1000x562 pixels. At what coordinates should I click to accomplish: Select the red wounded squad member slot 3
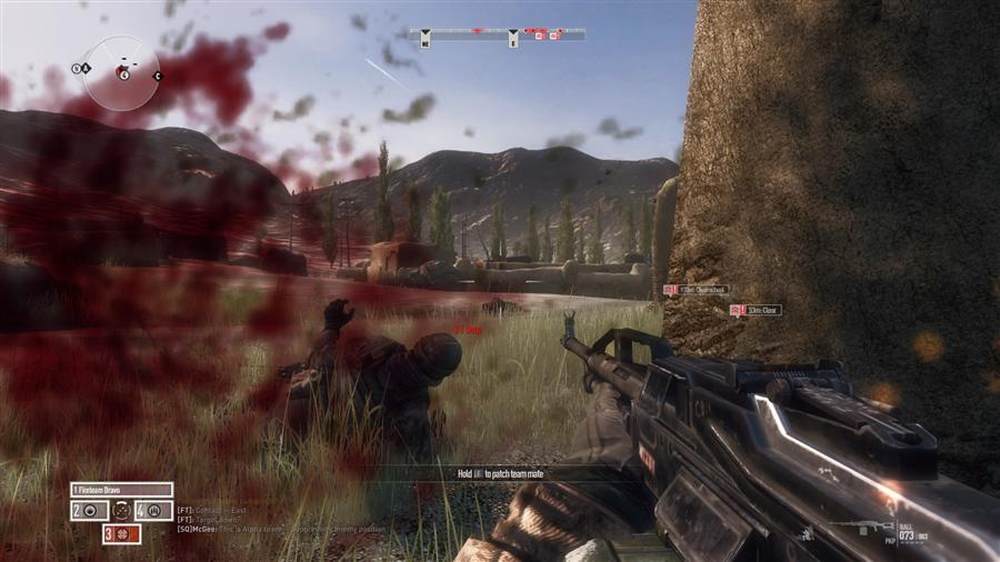(x=121, y=534)
